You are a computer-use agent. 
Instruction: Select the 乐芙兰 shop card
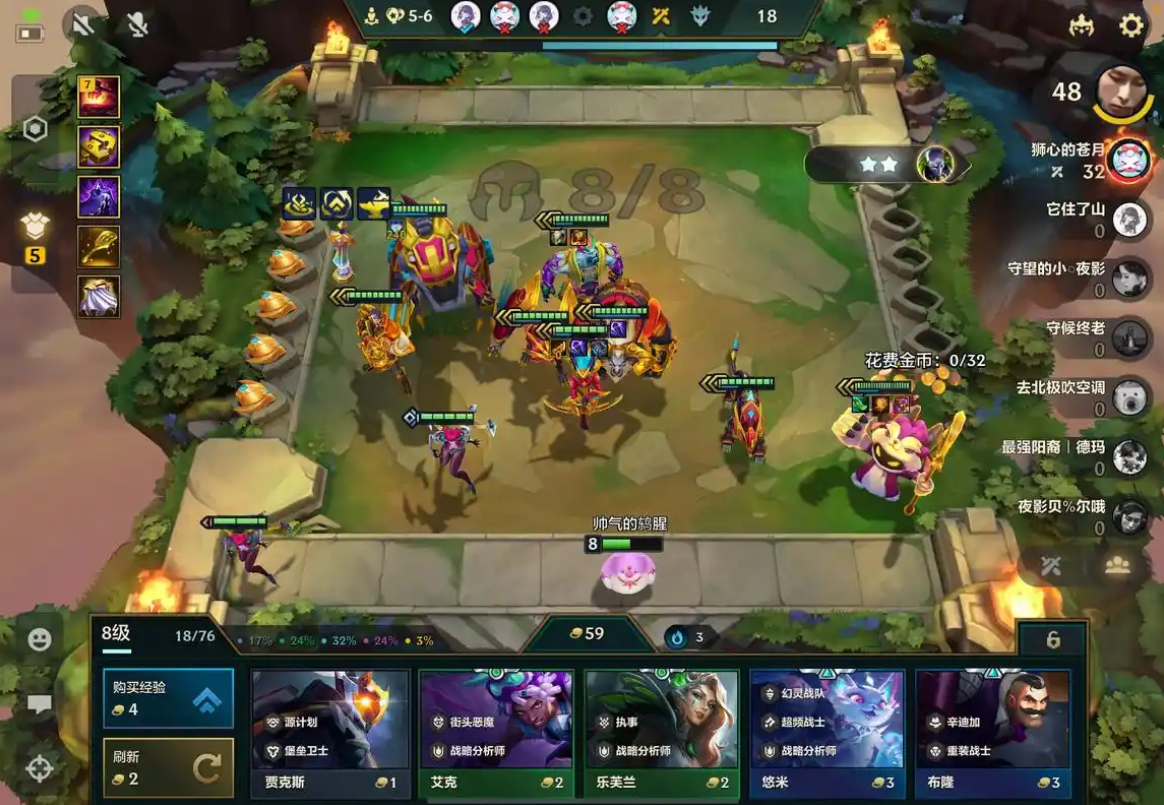pos(661,733)
